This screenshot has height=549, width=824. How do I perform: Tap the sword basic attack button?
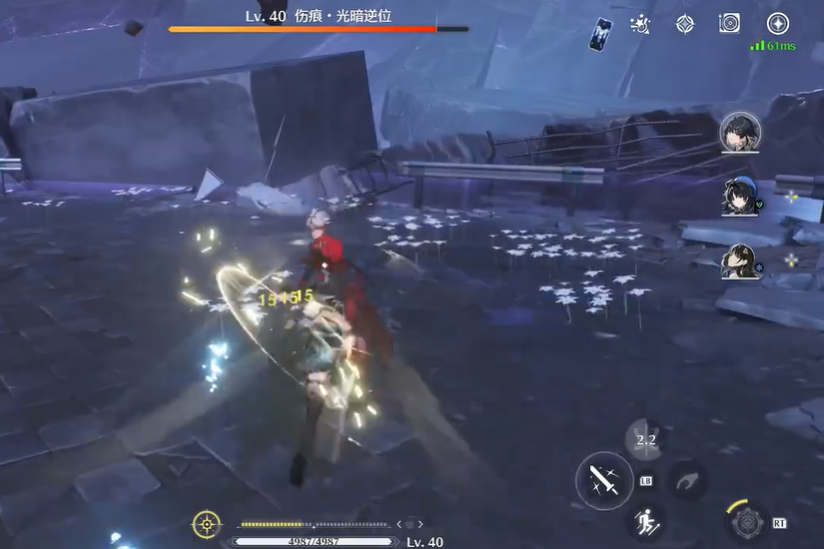[604, 480]
